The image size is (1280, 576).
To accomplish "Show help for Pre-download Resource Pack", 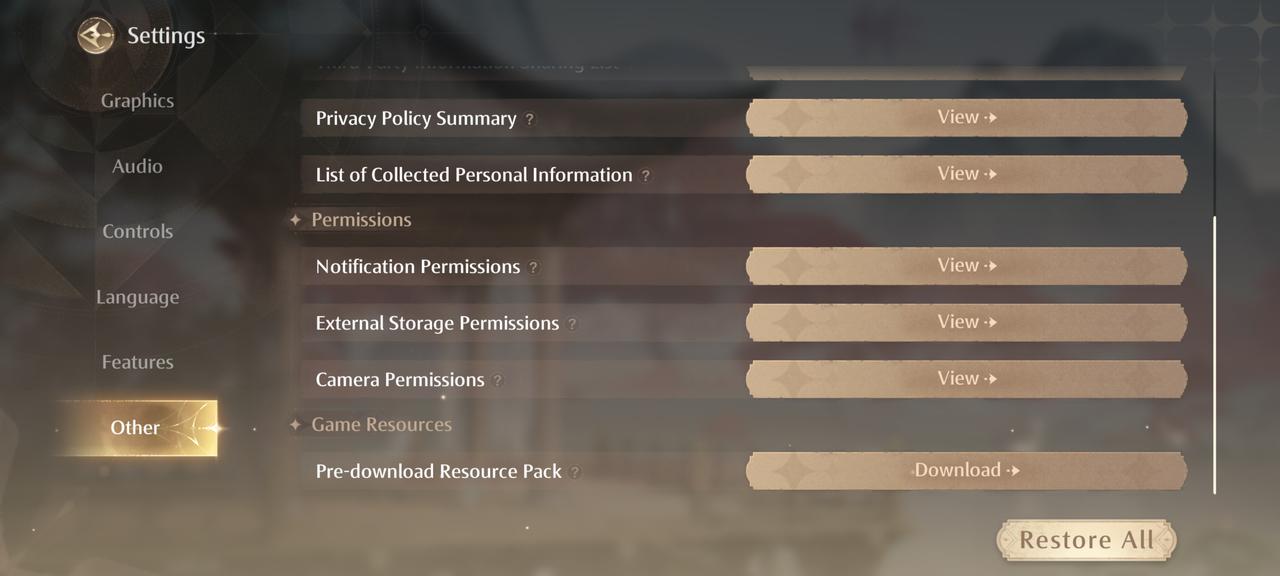I will [x=575, y=472].
